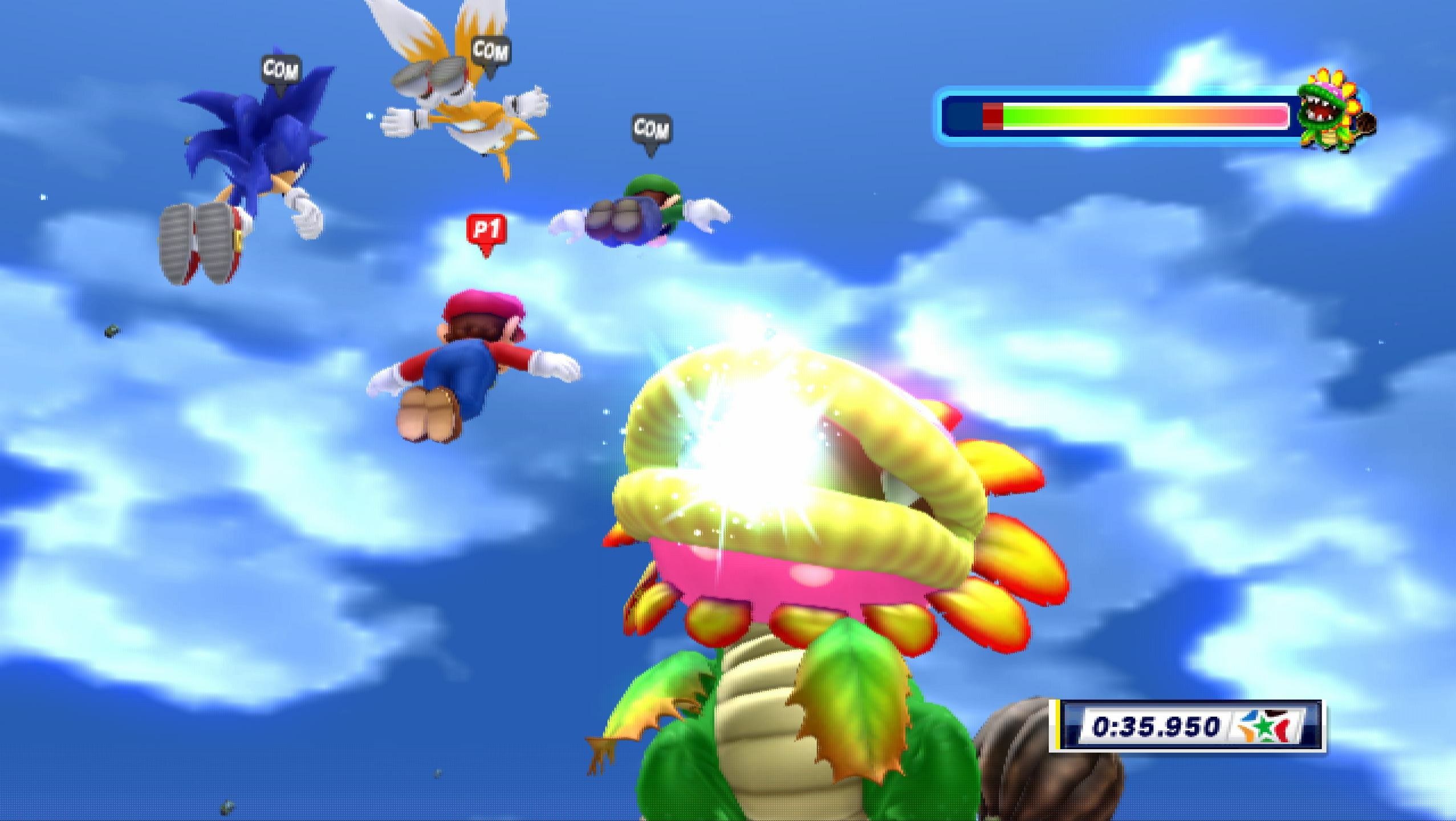Click the COM badge above Tails
This screenshot has width=1456, height=821.
pos(491,52)
